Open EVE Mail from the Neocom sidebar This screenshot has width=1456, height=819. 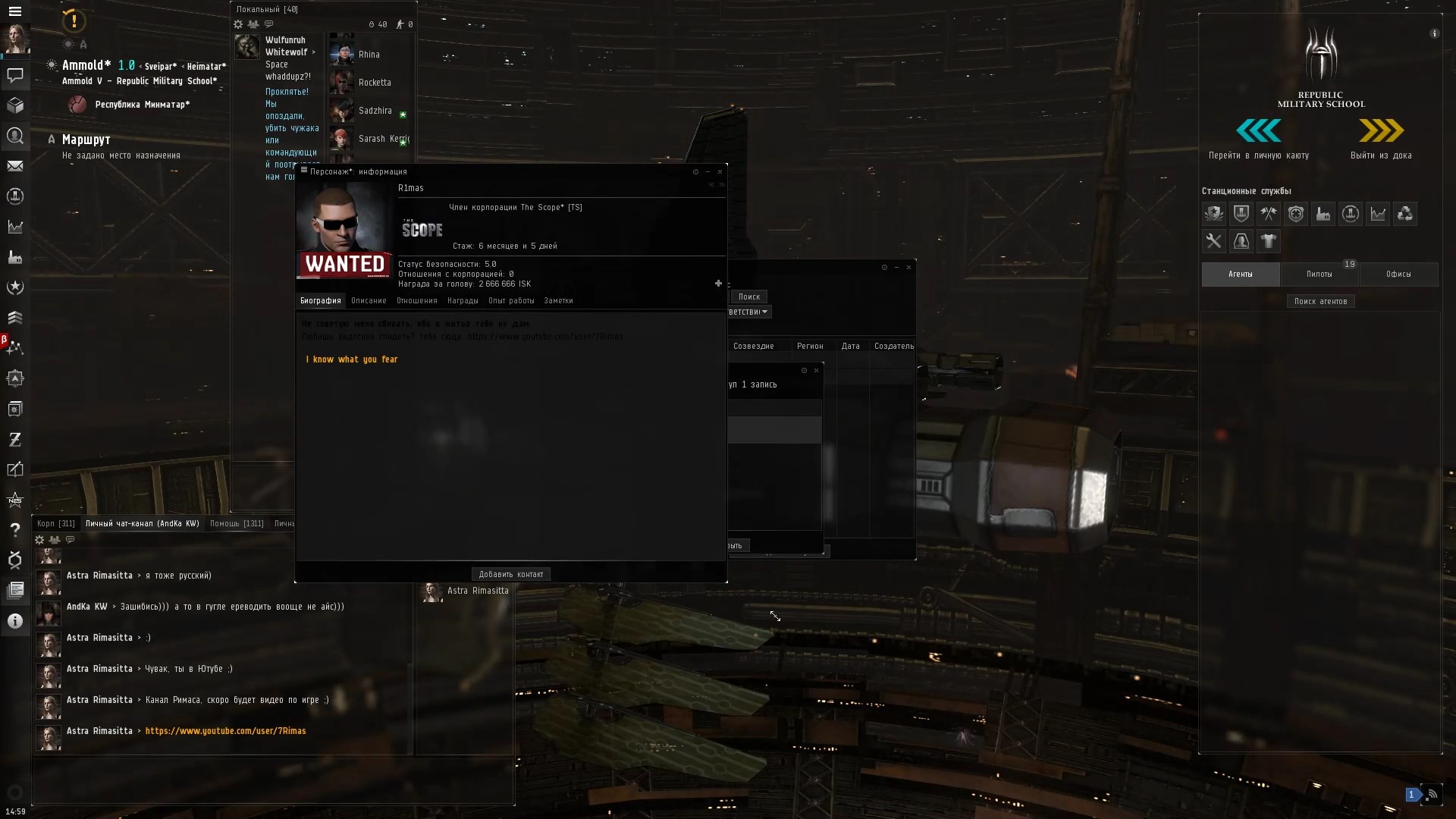[x=15, y=166]
